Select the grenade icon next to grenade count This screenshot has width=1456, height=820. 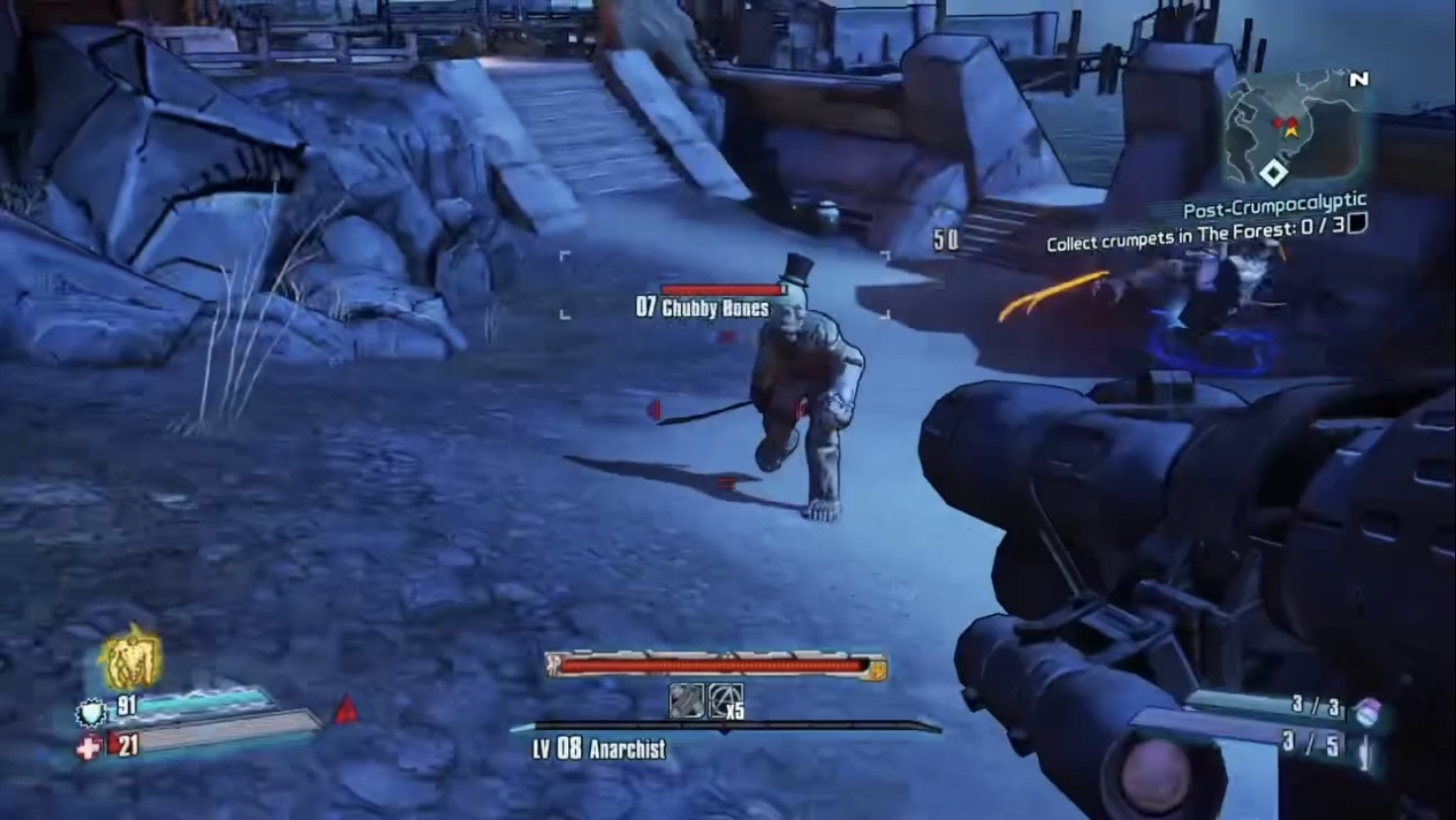coord(1367,709)
